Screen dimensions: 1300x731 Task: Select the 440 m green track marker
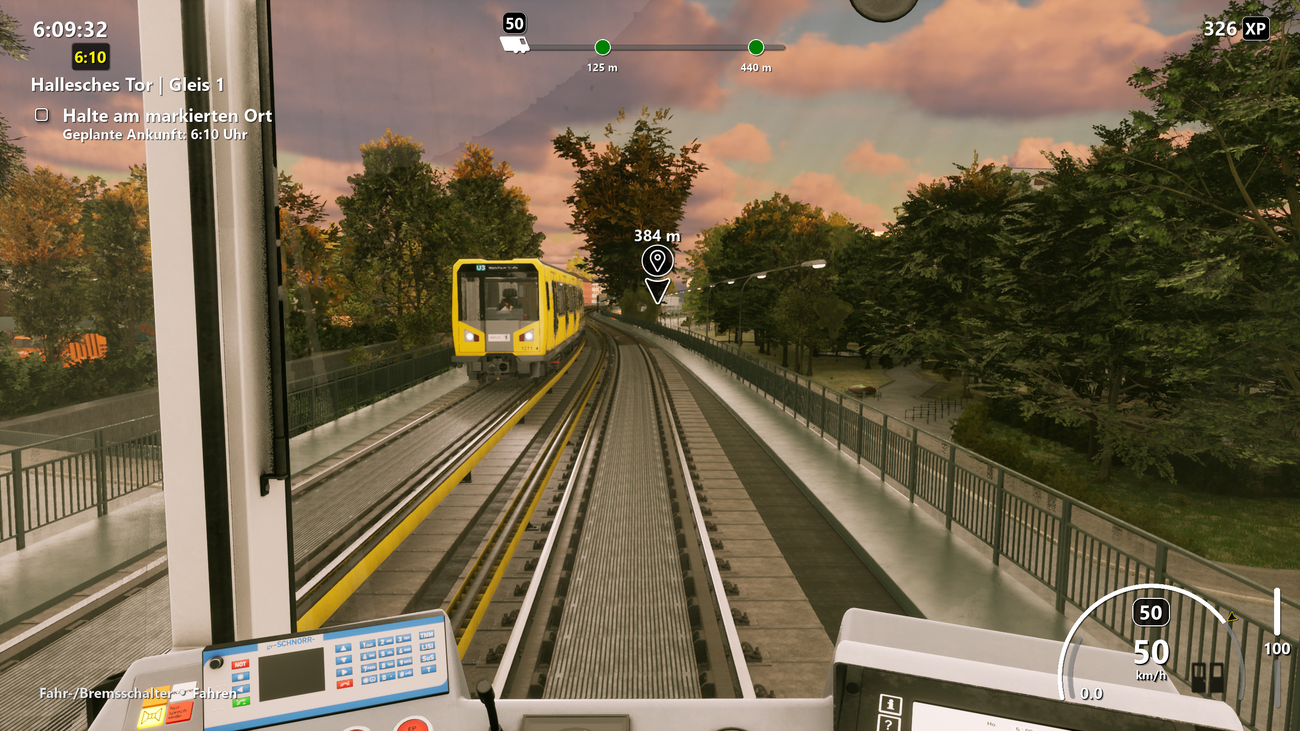point(756,47)
